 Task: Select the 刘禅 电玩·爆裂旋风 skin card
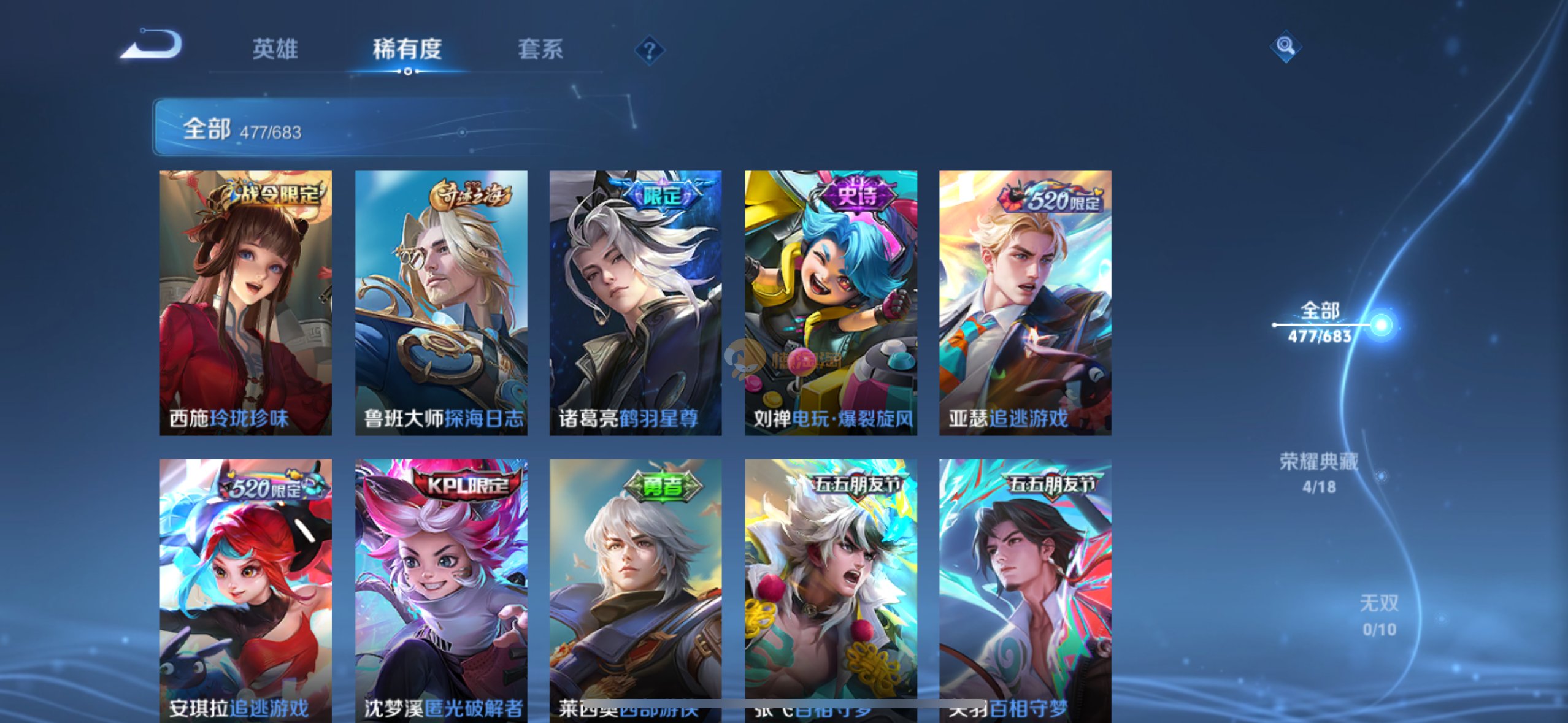point(831,303)
